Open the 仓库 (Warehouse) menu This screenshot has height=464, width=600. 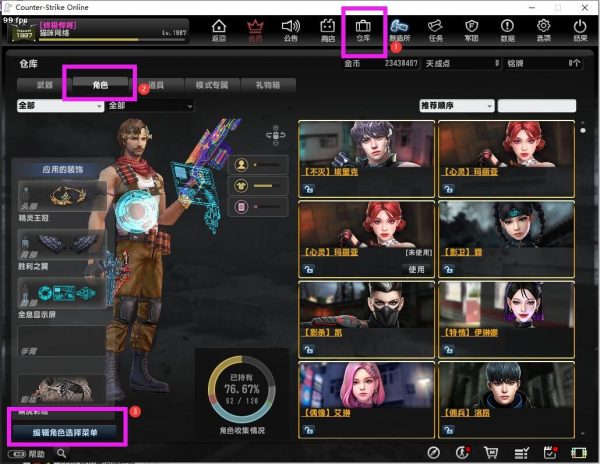363,31
